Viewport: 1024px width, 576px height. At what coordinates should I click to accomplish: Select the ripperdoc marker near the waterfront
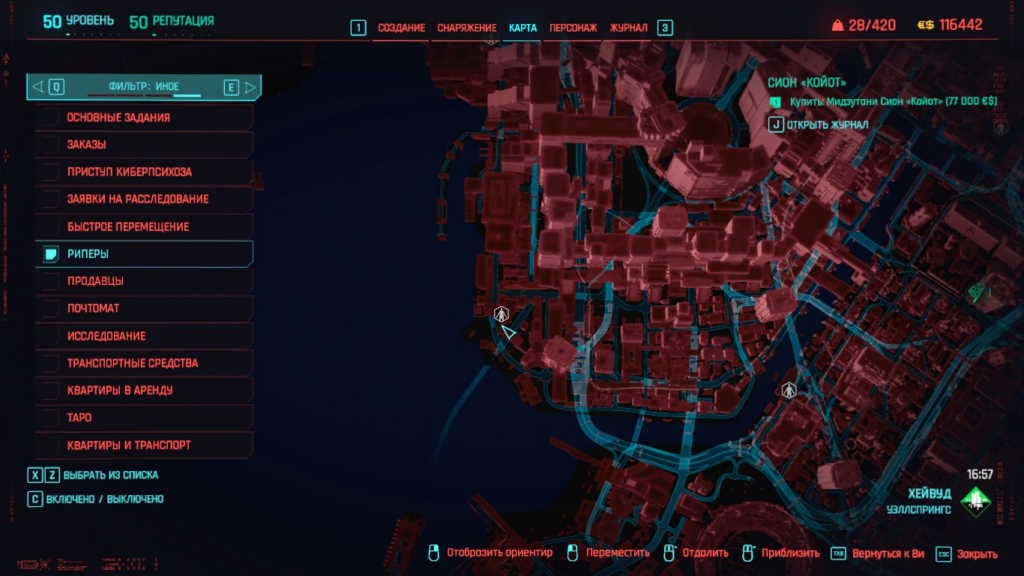(x=502, y=314)
